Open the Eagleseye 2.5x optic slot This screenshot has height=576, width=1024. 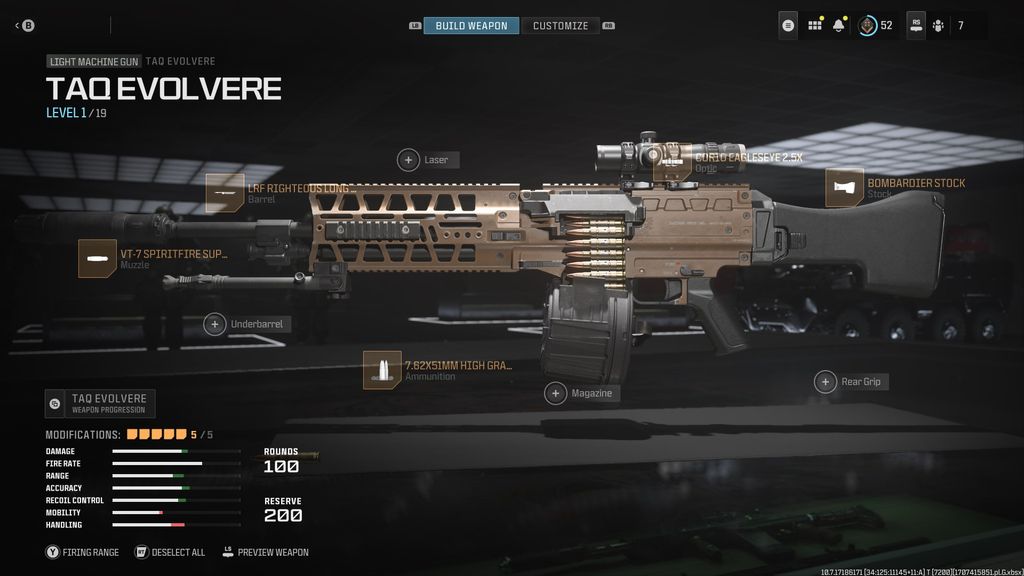pos(672,162)
